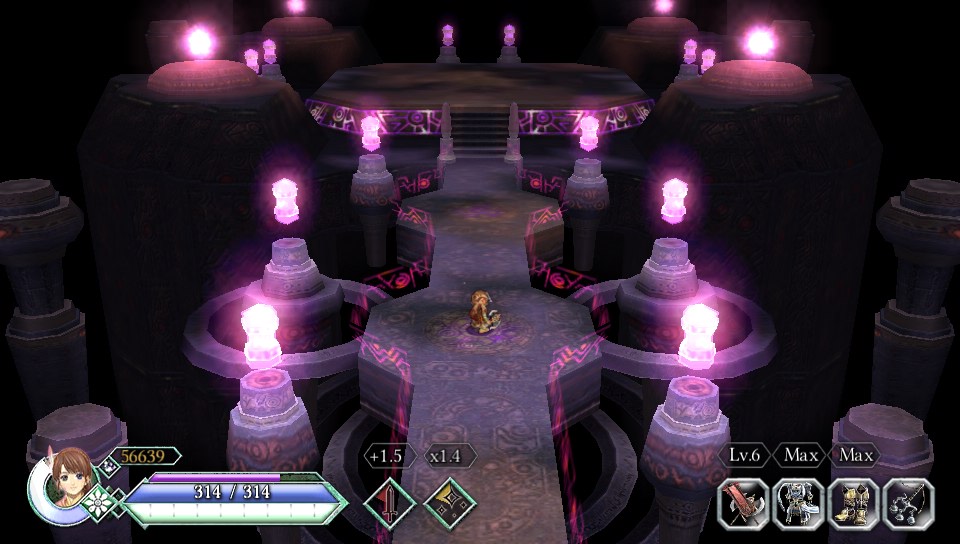Click the gold sparkle multiplier icon

[x=449, y=502]
